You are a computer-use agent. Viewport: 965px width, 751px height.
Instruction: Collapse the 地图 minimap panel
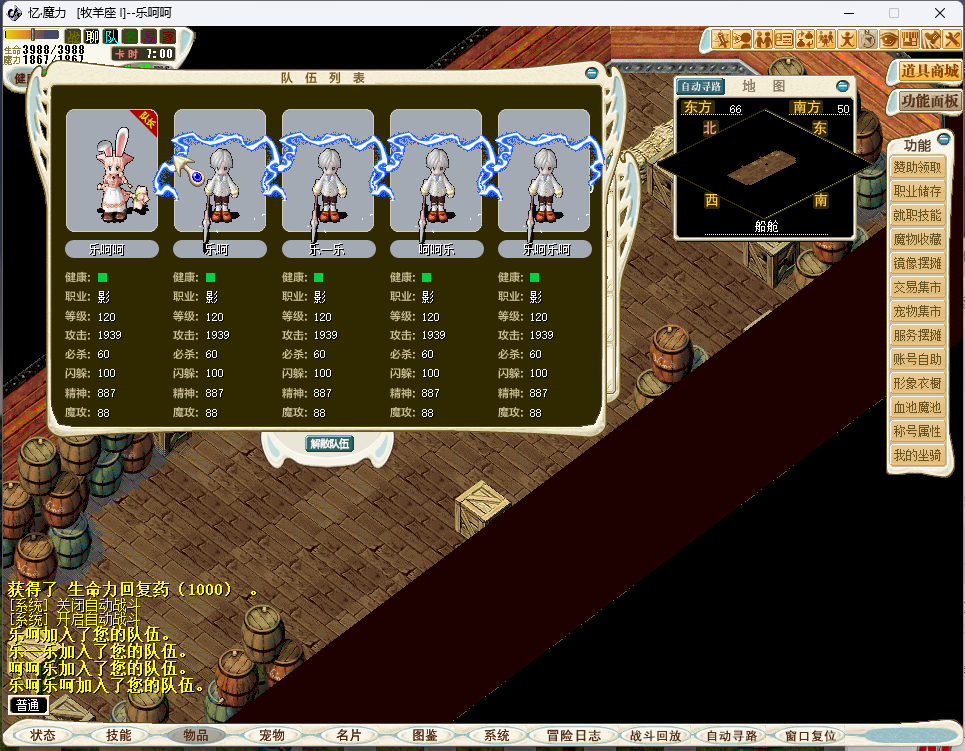tap(842, 87)
